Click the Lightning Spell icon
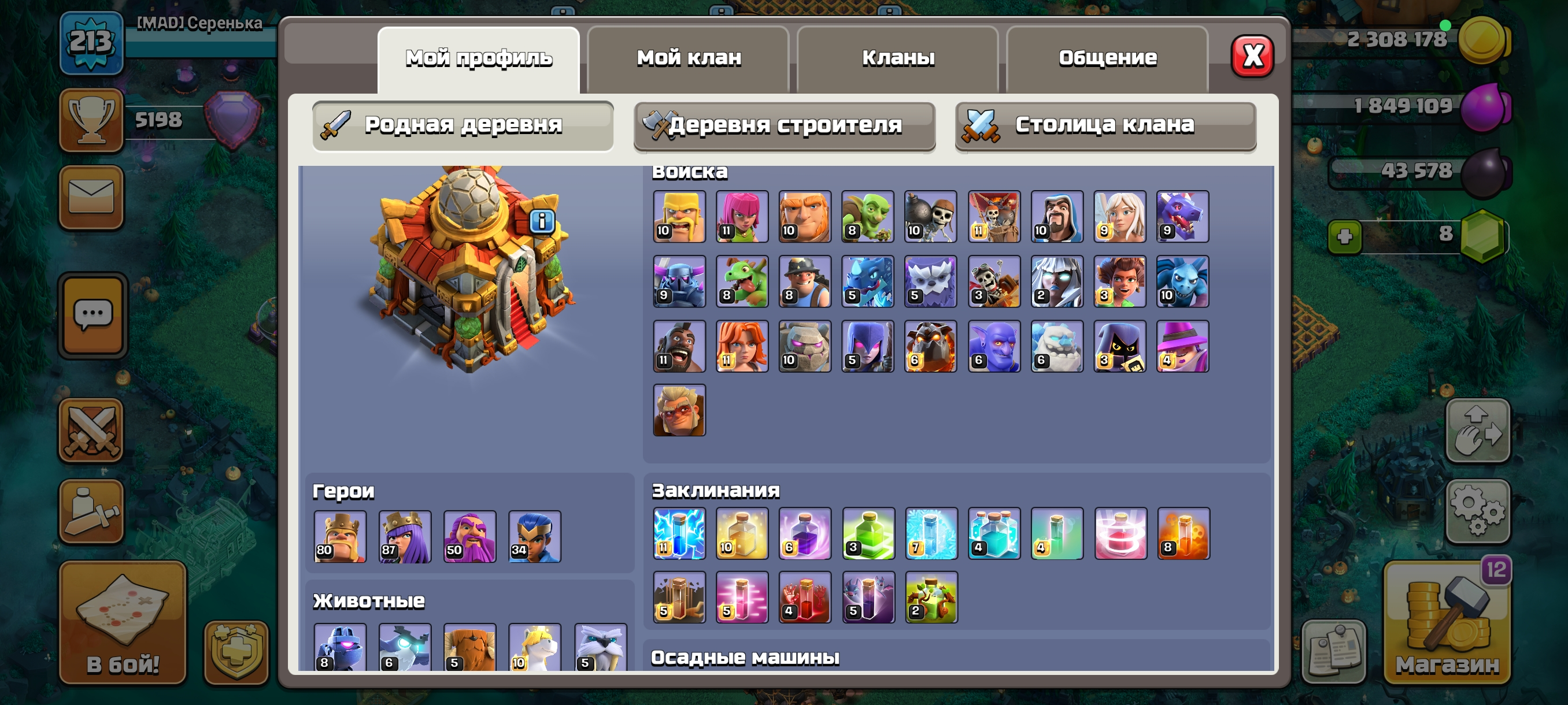This screenshot has width=1568, height=705. coord(679,533)
